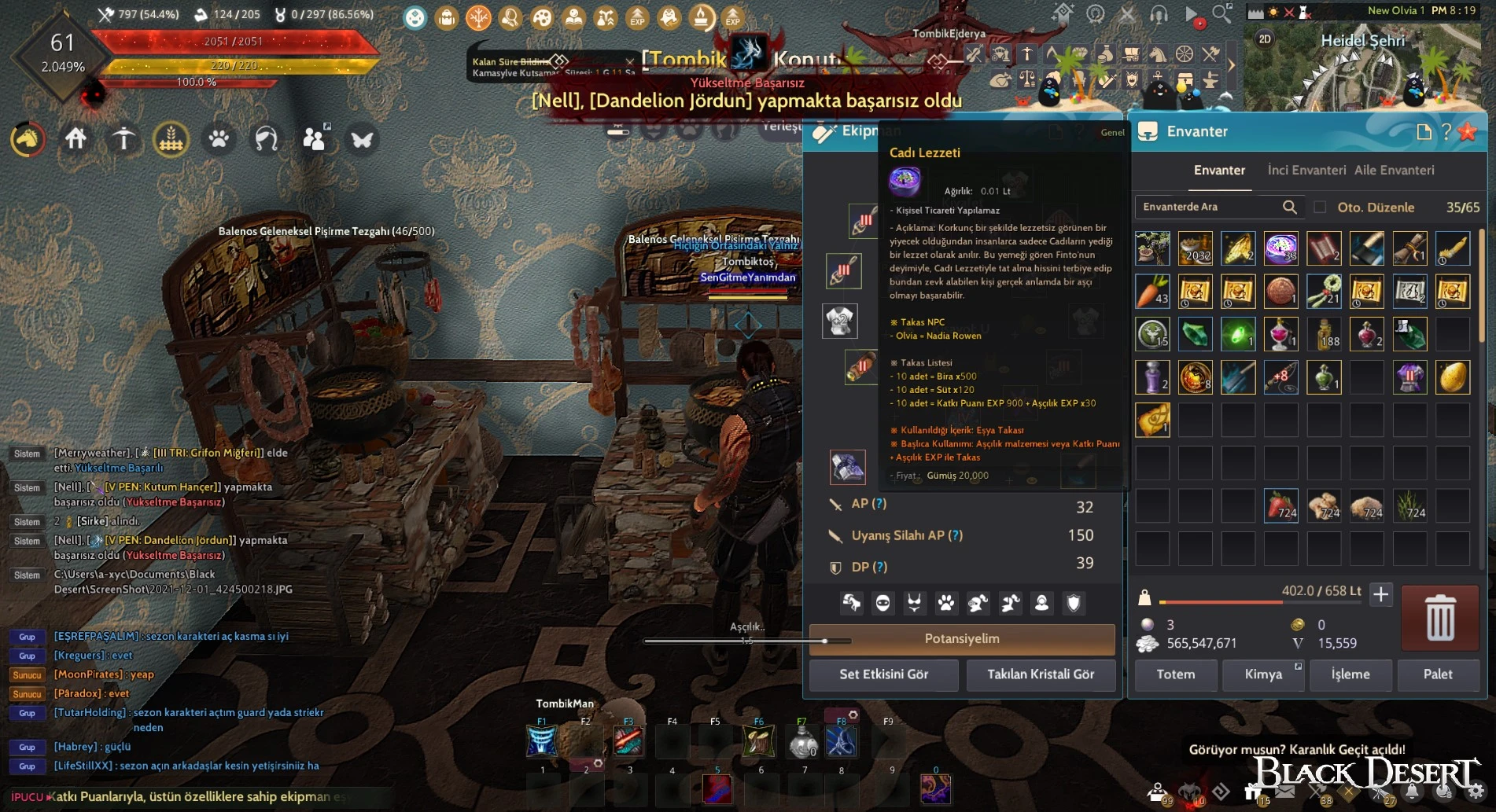Switch to İnci Envanteri tab
1496x812 pixels.
[x=1306, y=170]
